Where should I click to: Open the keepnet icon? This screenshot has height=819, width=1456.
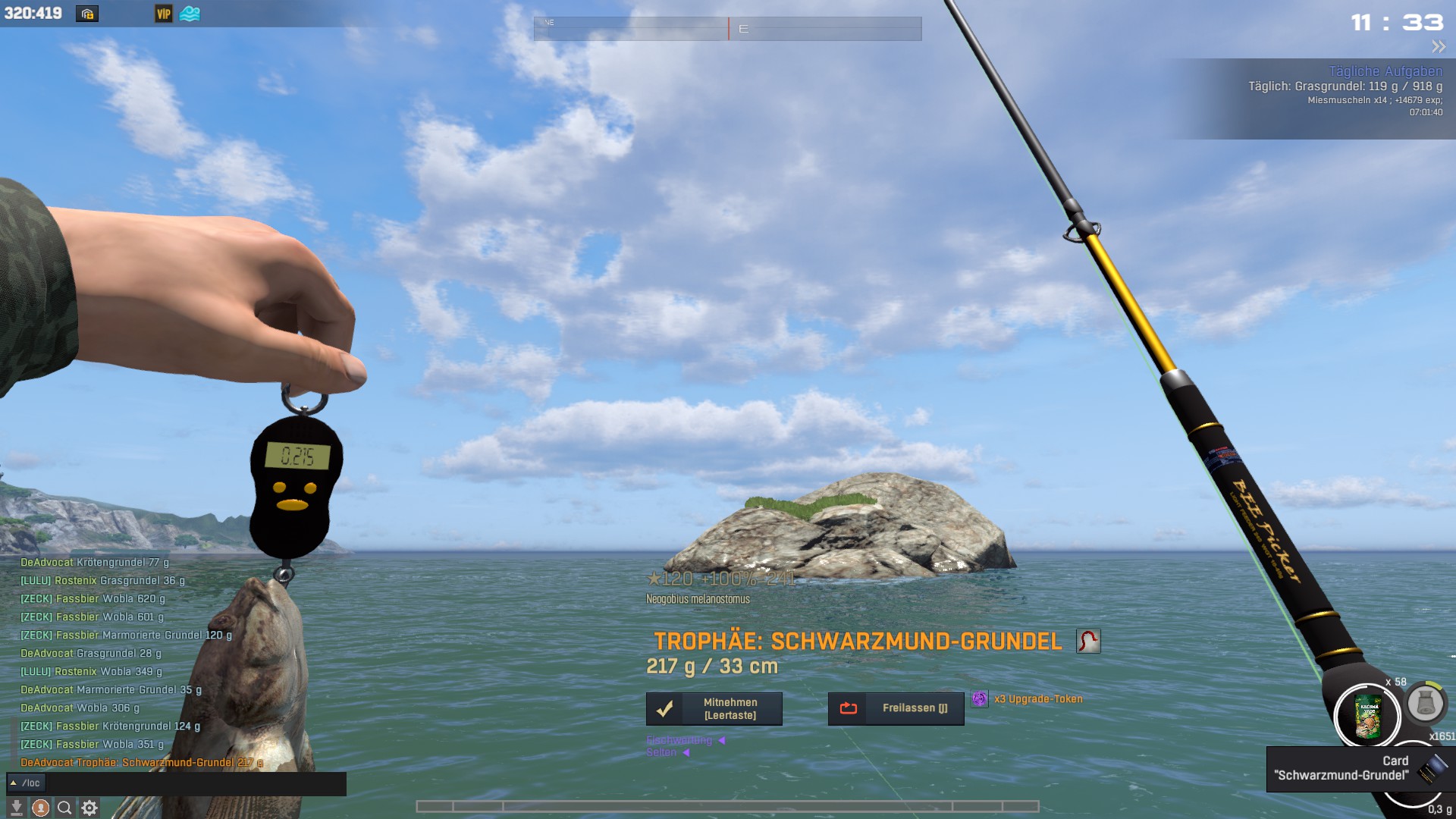(x=1425, y=704)
